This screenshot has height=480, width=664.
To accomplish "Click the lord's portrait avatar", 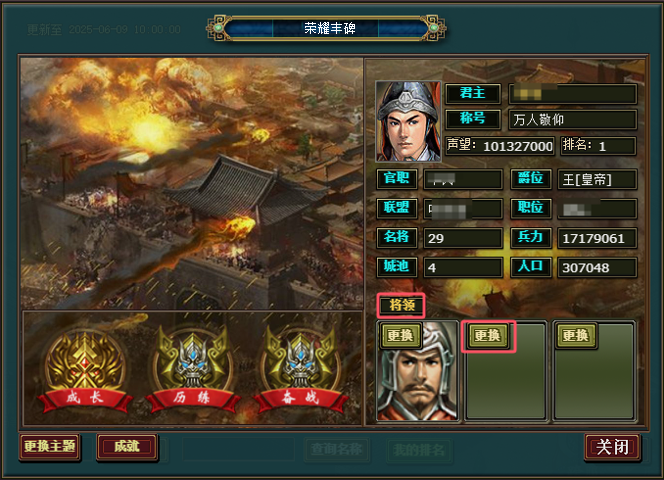I will pos(407,120).
